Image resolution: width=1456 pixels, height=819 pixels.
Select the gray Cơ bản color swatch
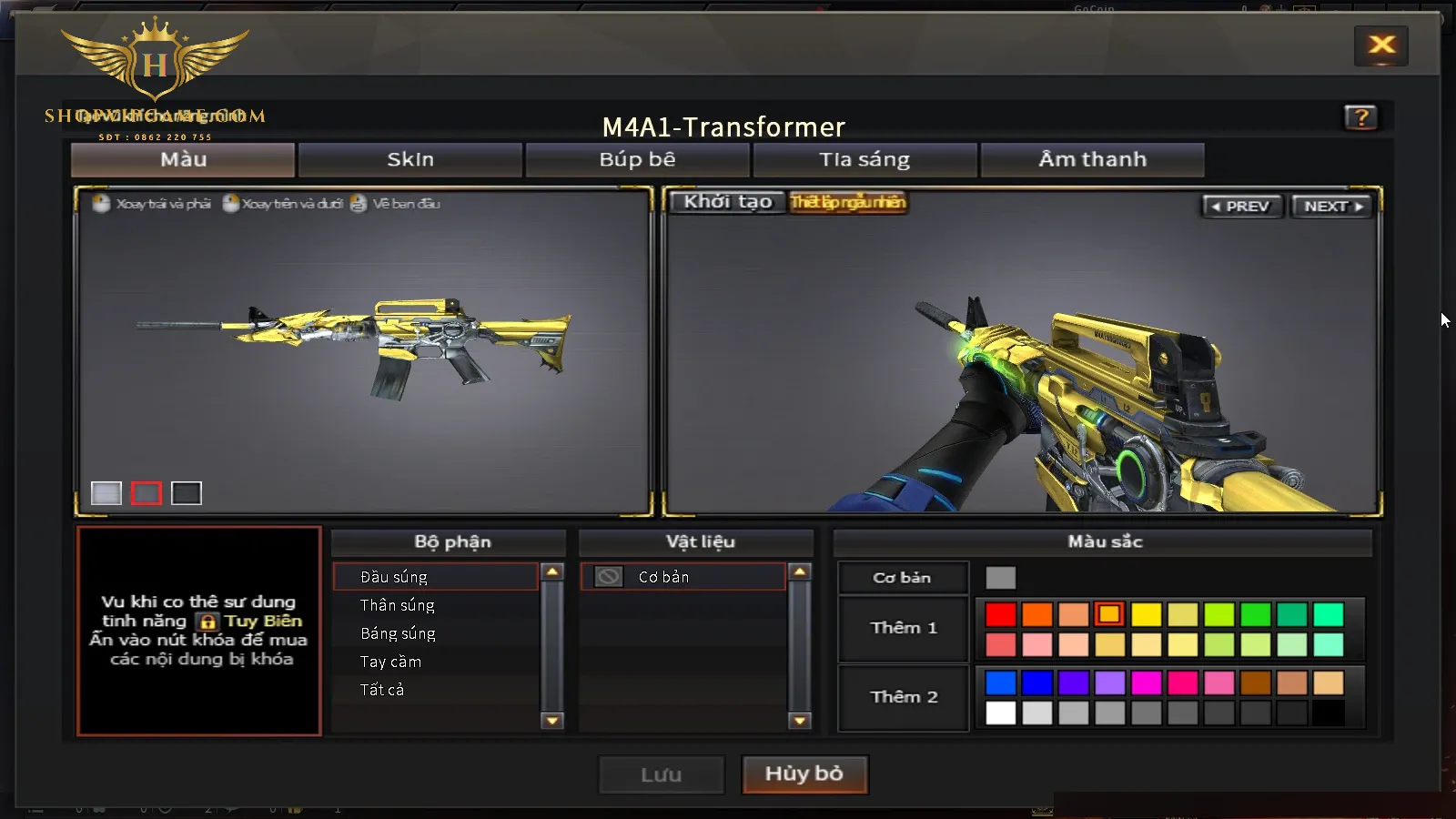(x=1000, y=578)
